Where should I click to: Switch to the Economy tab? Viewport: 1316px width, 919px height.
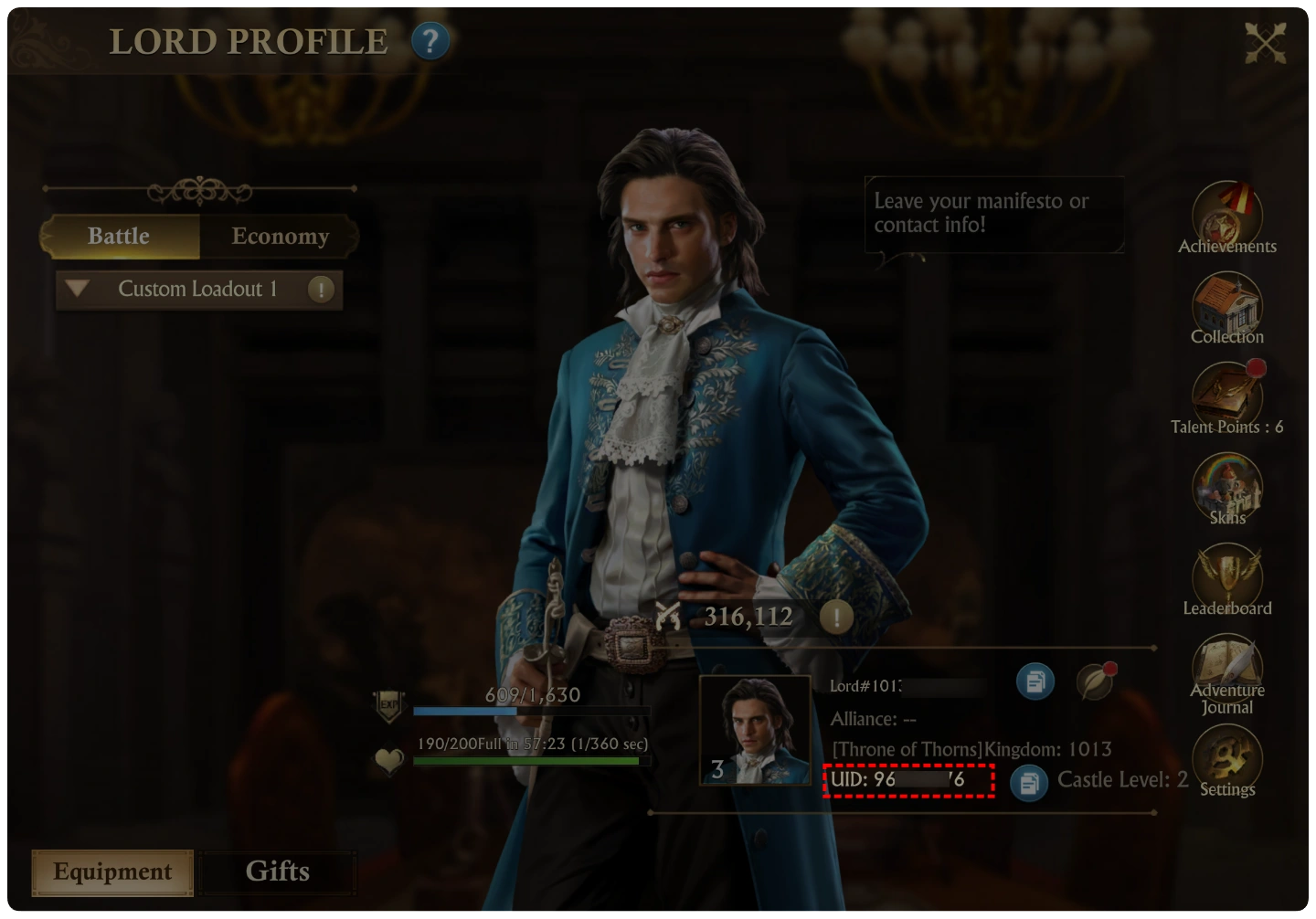coord(280,237)
